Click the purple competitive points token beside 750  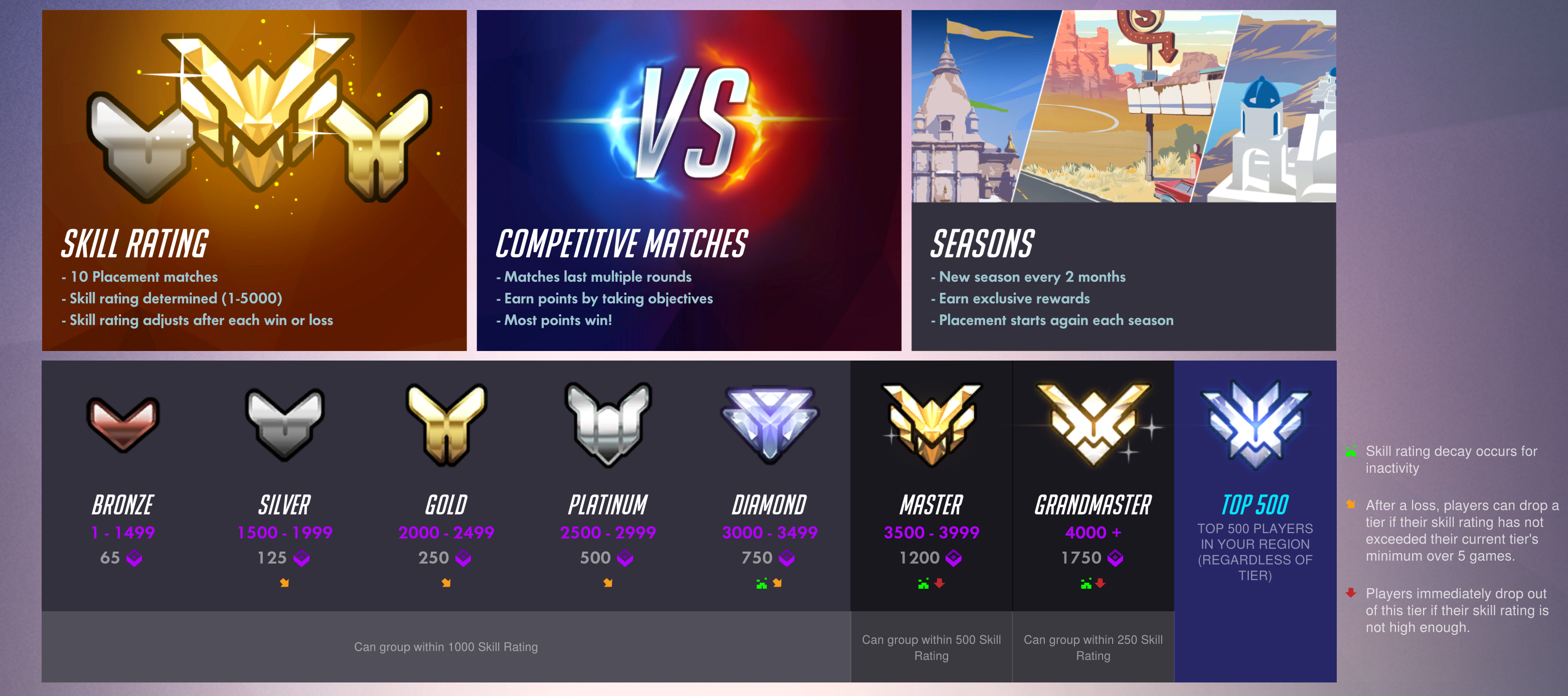(788, 558)
